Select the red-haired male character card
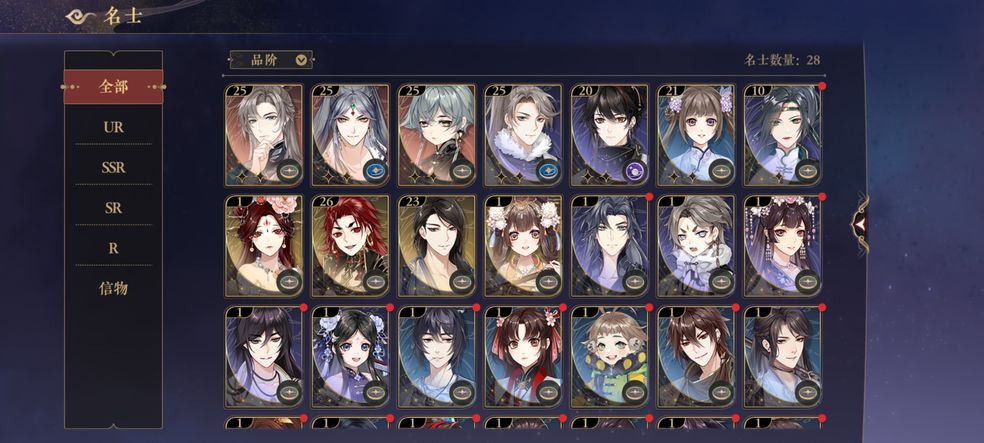This screenshot has height=443, width=984. coord(350,245)
